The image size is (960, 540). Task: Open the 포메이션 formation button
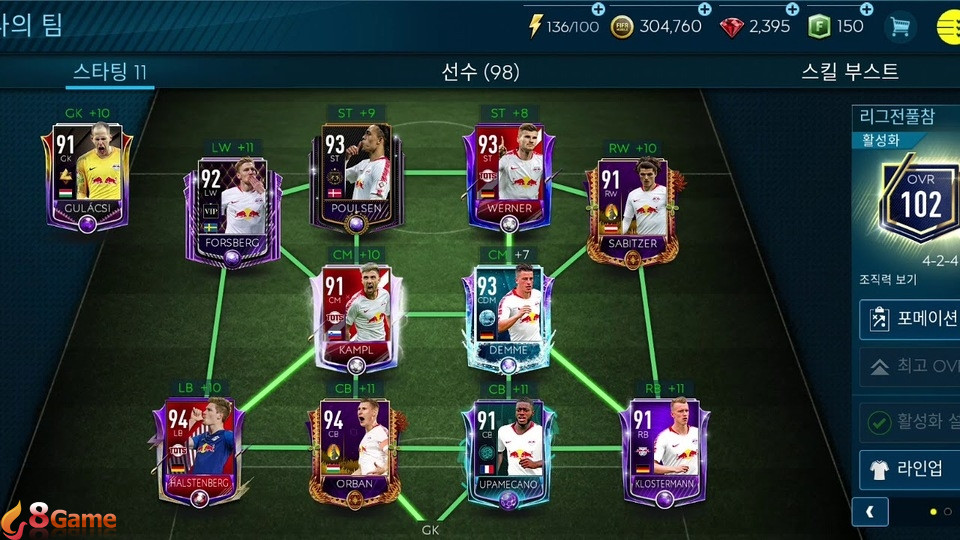point(910,320)
